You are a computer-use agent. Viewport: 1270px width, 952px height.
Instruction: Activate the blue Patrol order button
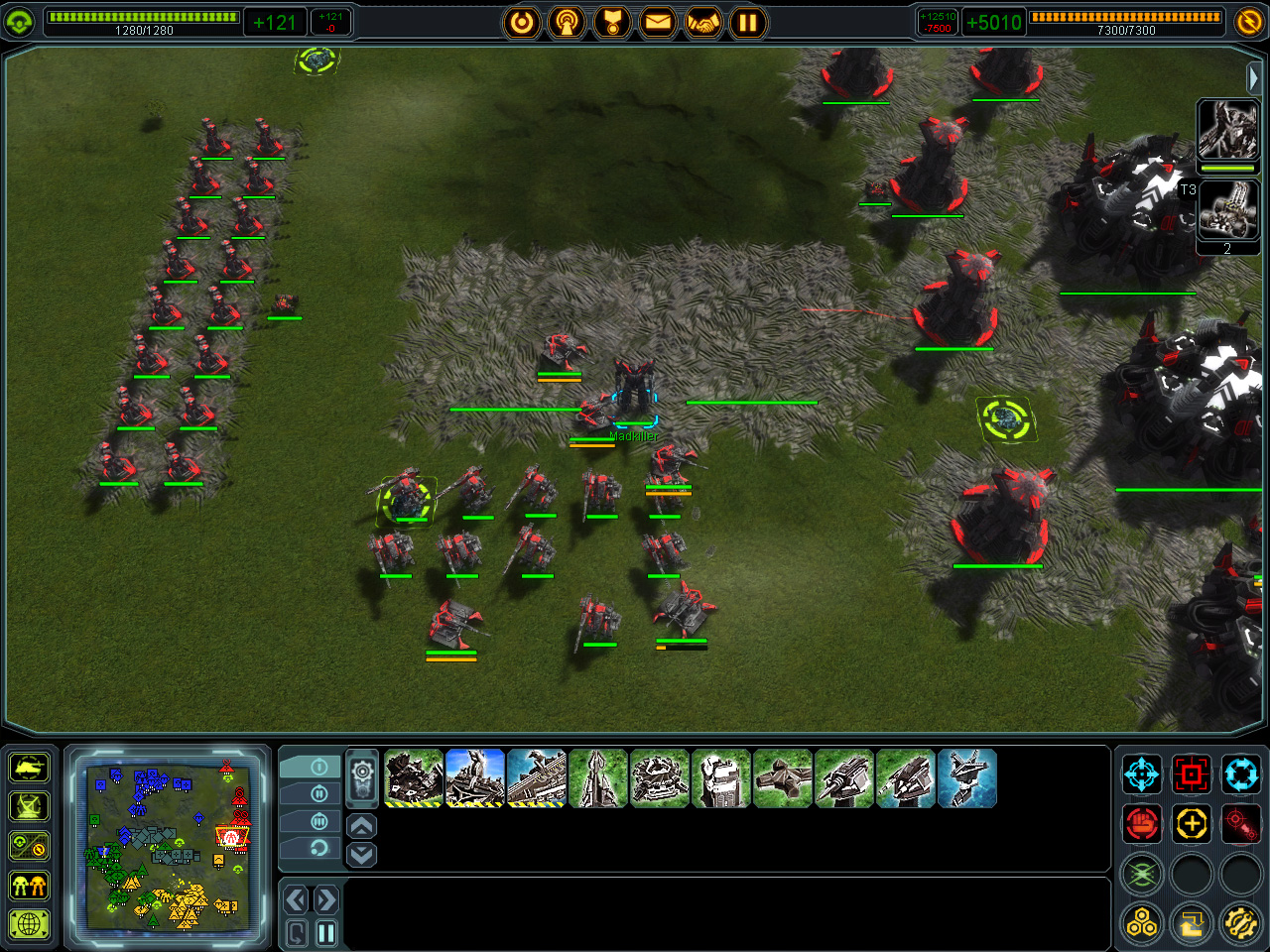click(x=1240, y=773)
